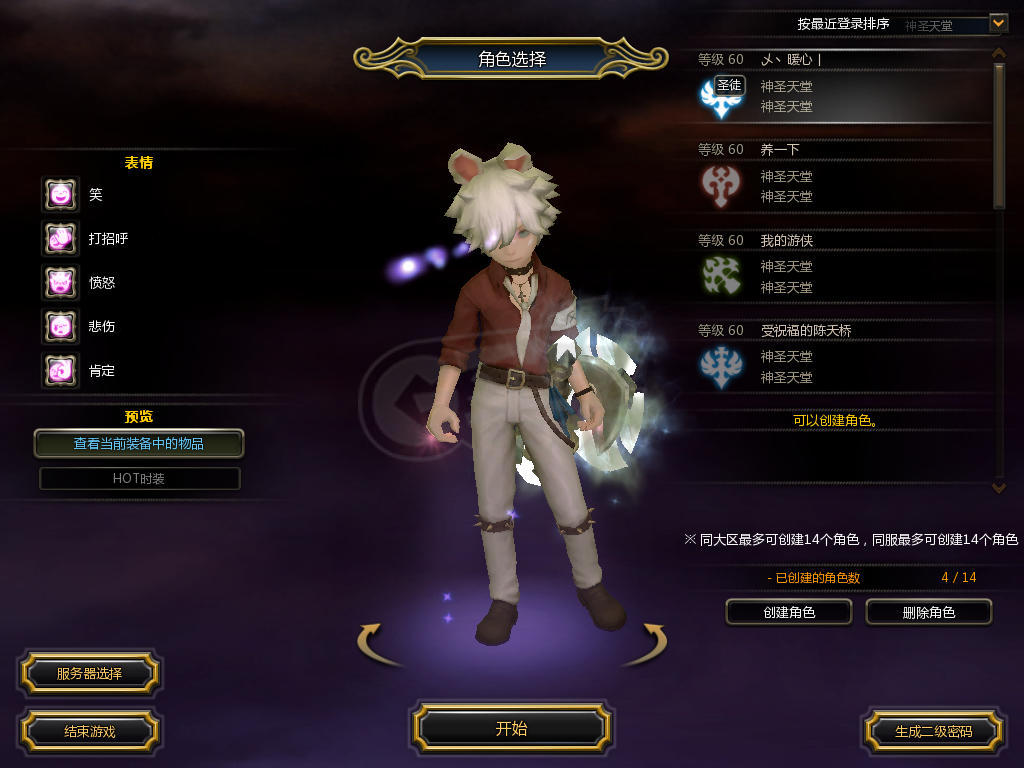The image size is (1024, 768).
Task: Create a new character with 创建角色
Action: [x=788, y=612]
